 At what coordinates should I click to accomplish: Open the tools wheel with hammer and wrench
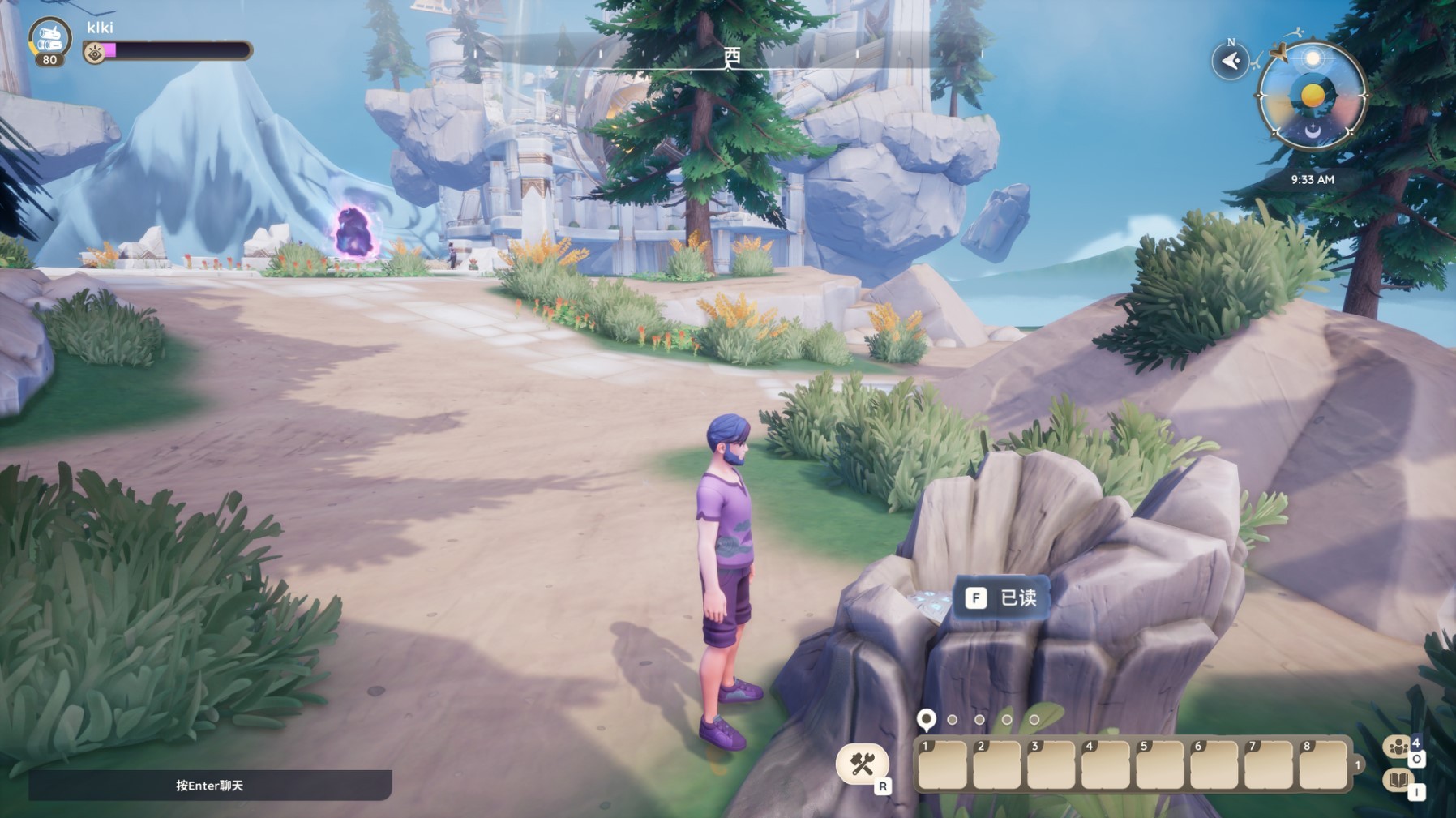(x=862, y=763)
